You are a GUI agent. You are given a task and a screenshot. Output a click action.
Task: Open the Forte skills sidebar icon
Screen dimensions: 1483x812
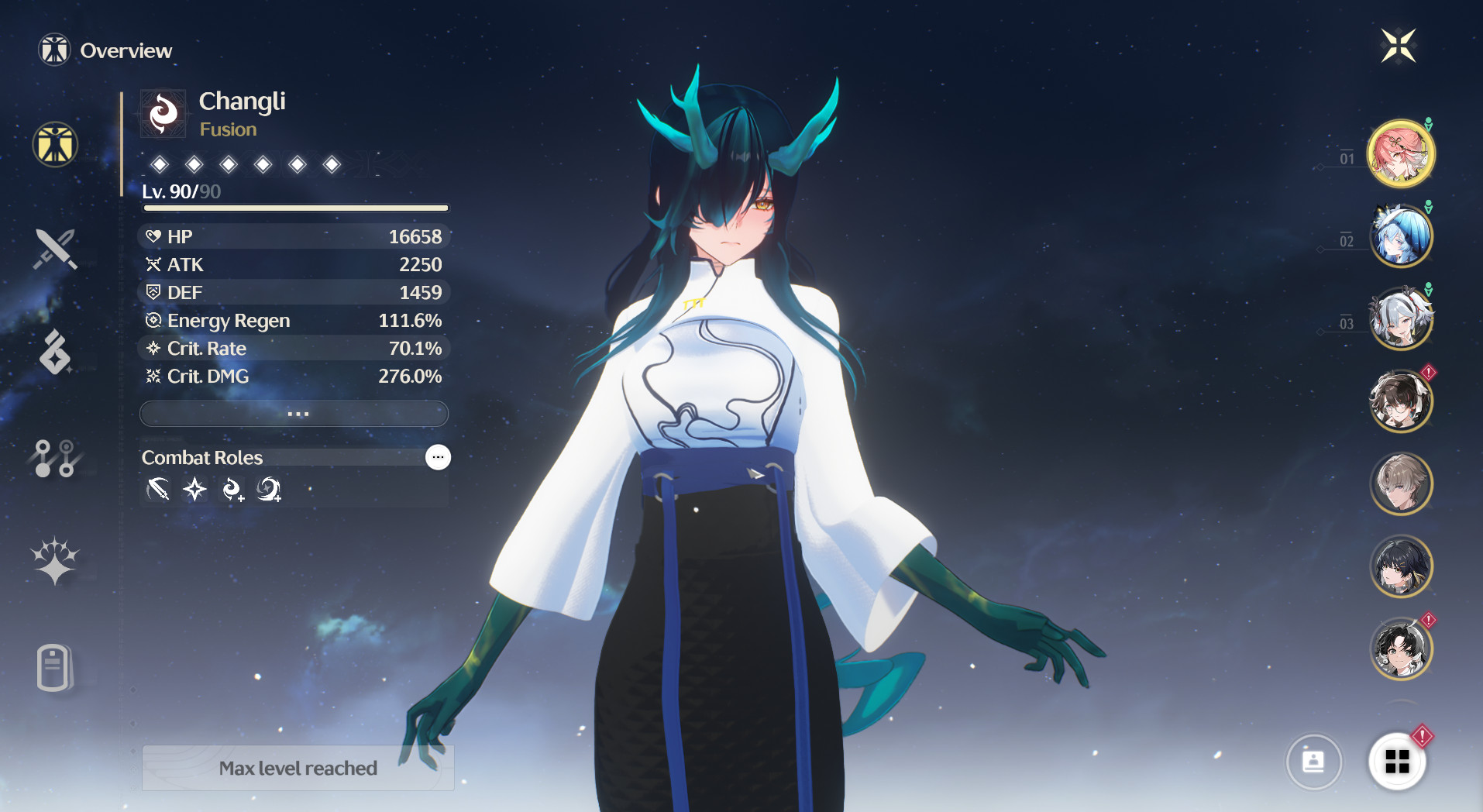click(53, 354)
